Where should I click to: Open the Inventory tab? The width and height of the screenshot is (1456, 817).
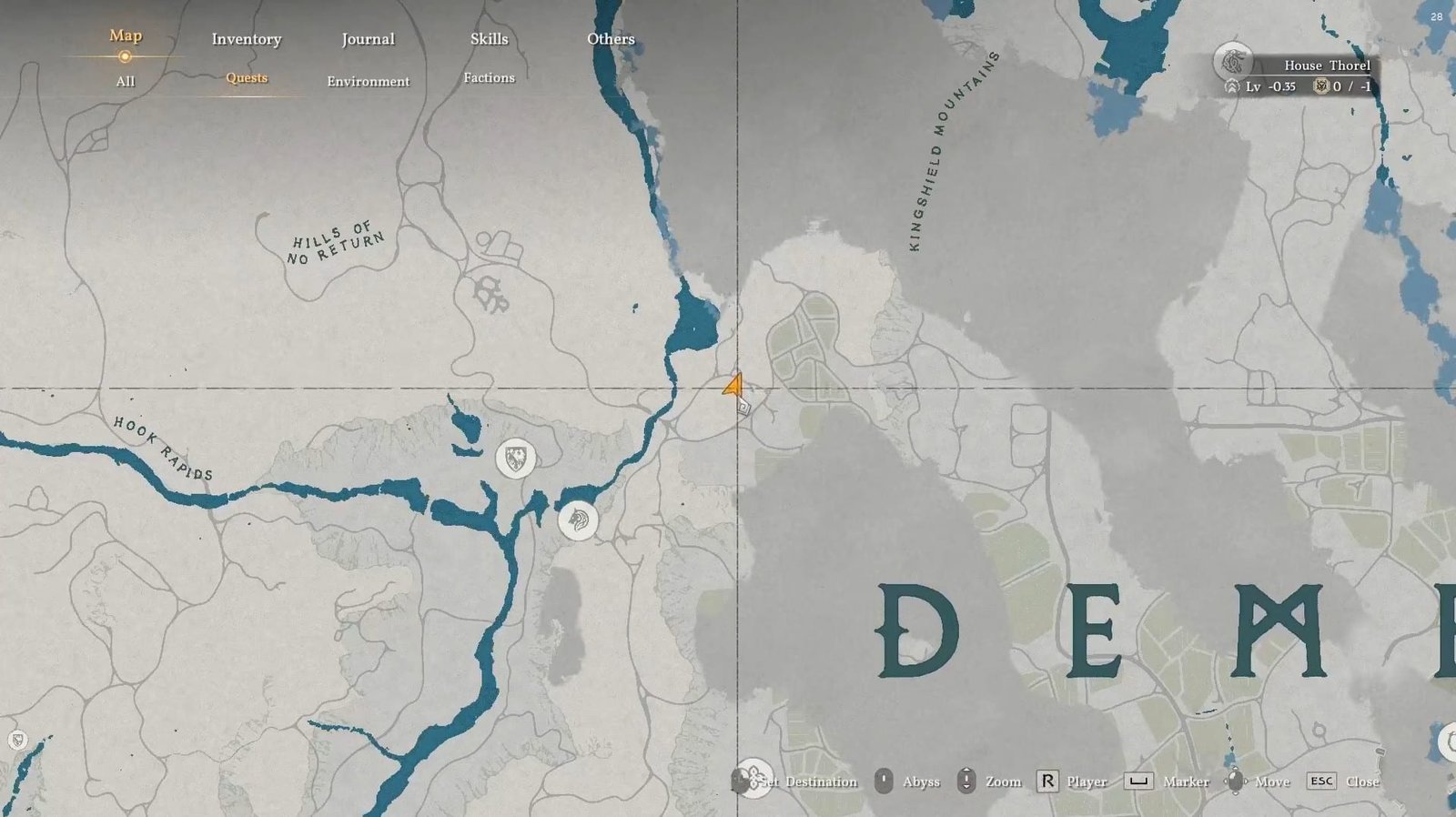[247, 39]
